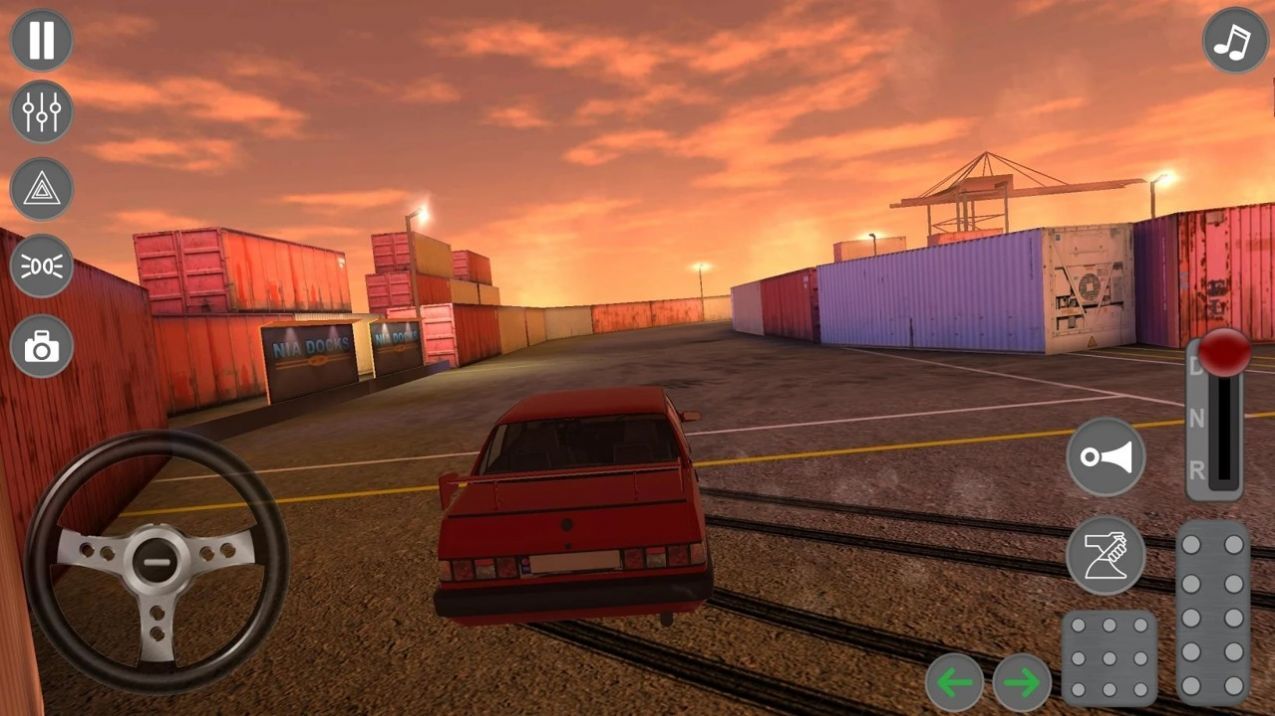
Task: Tap the brake pedal
Action: tap(1109, 658)
